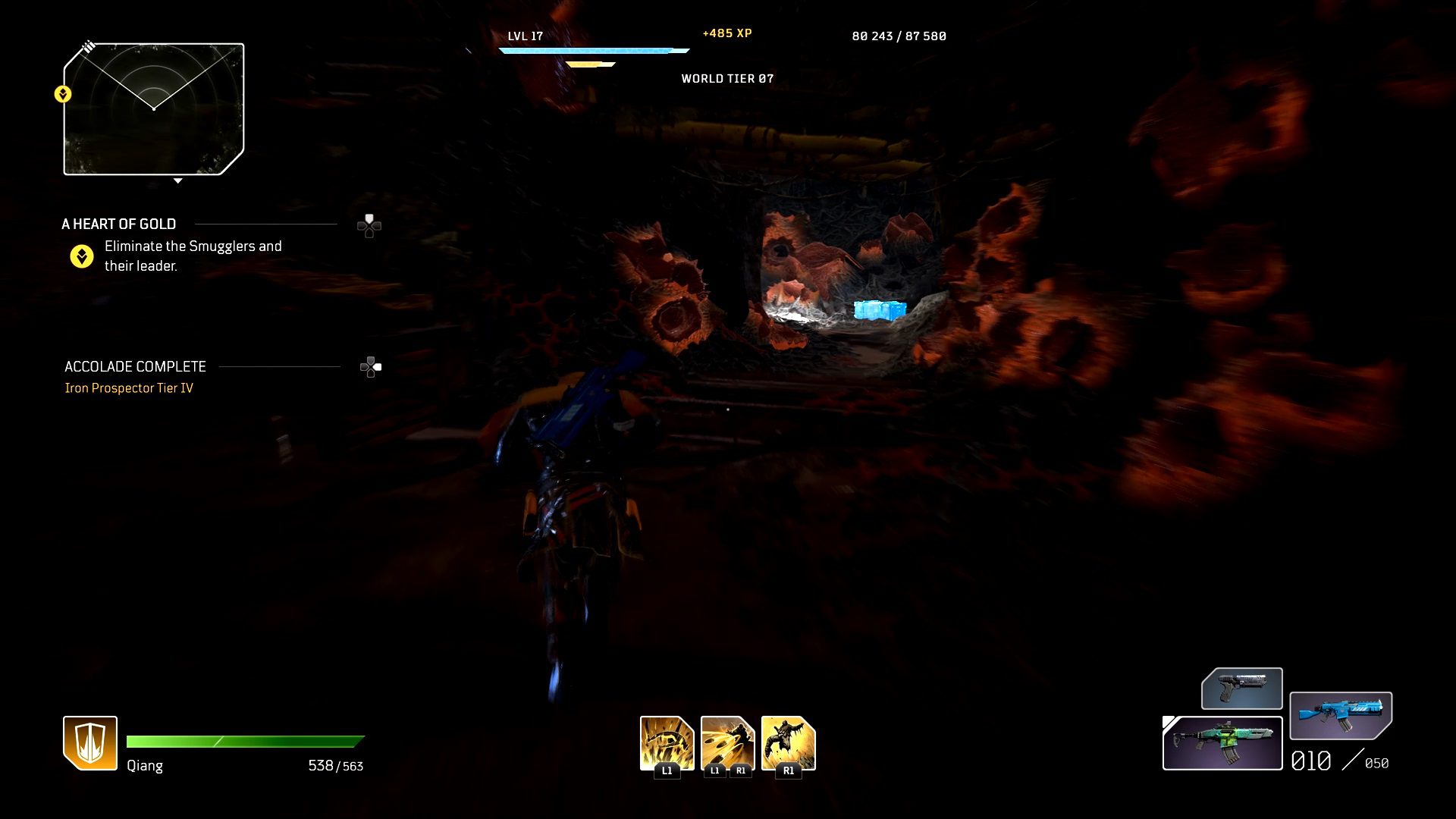Click the d-pad icon next to Accolade Complete
Image resolution: width=1456 pixels, height=819 pixels.
click(x=369, y=367)
